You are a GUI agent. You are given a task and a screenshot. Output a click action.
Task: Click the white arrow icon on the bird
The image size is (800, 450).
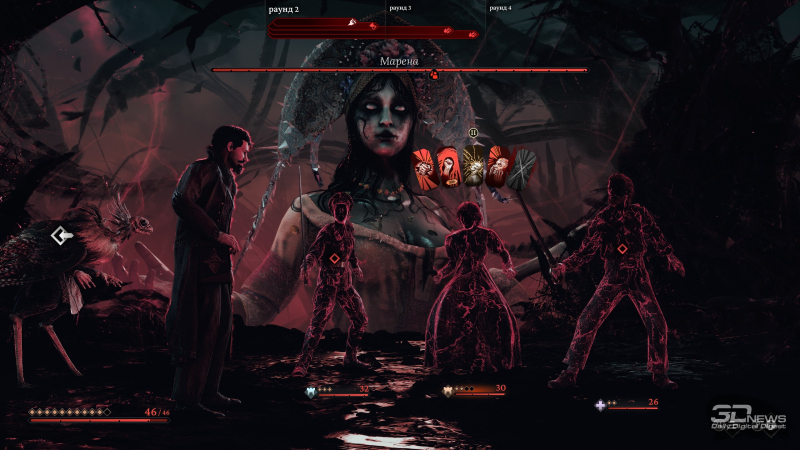[61, 236]
